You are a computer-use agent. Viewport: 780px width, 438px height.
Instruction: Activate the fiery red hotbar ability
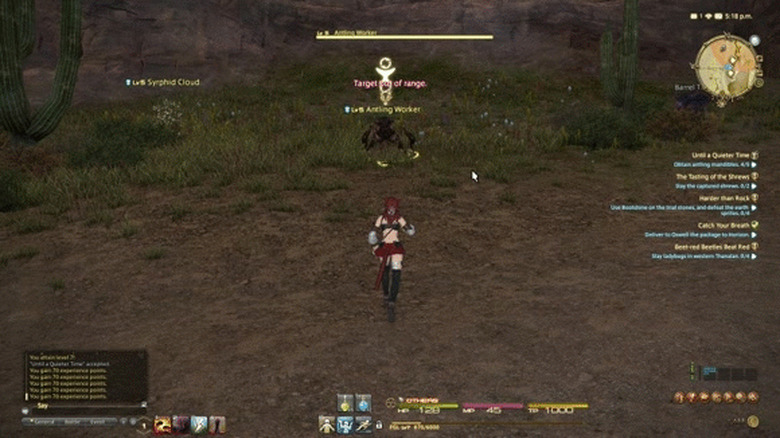coord(163,424)
